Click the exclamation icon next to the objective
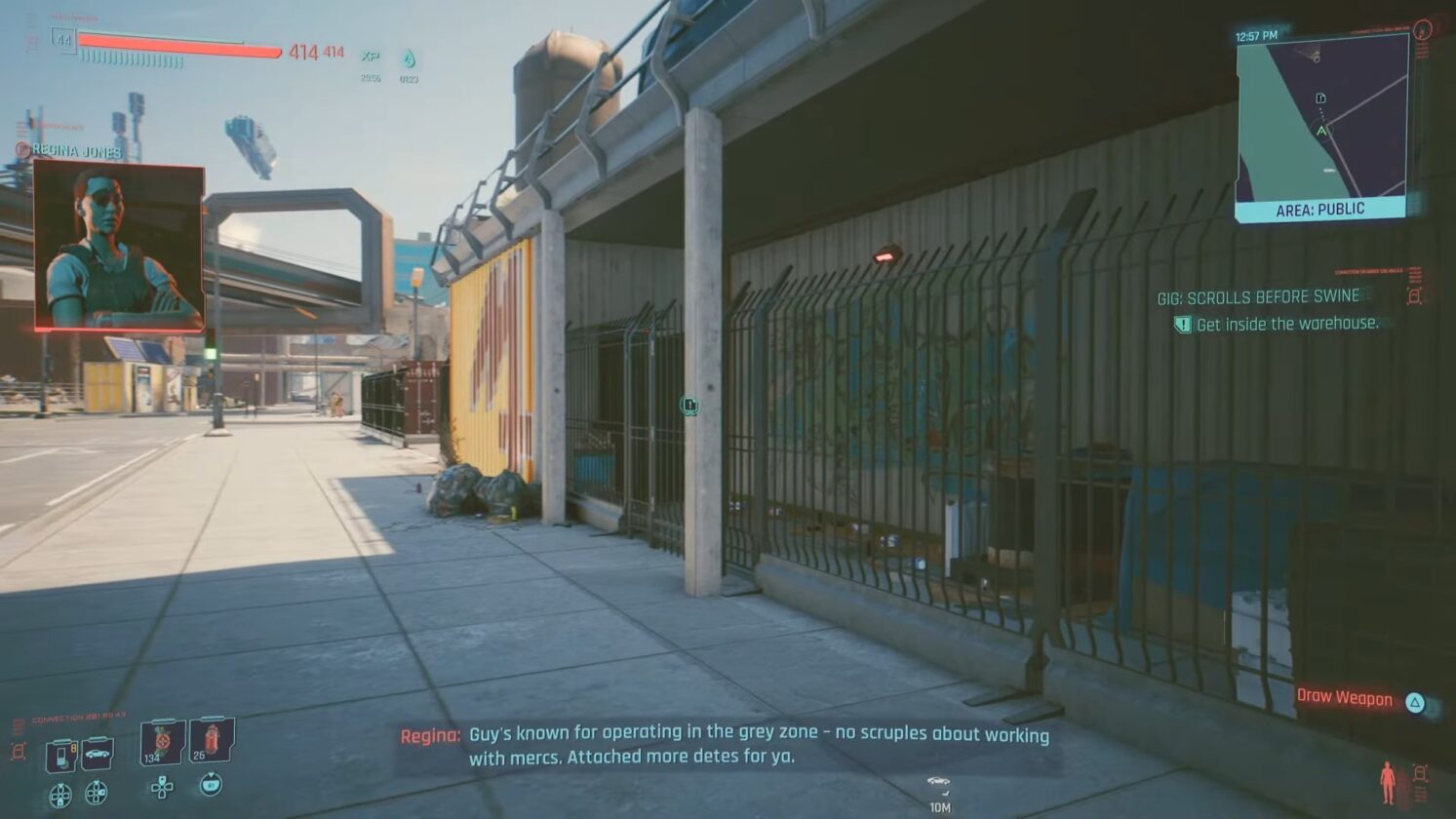The width and height of the screenshot is (1456, 819). coord(1182,323)
